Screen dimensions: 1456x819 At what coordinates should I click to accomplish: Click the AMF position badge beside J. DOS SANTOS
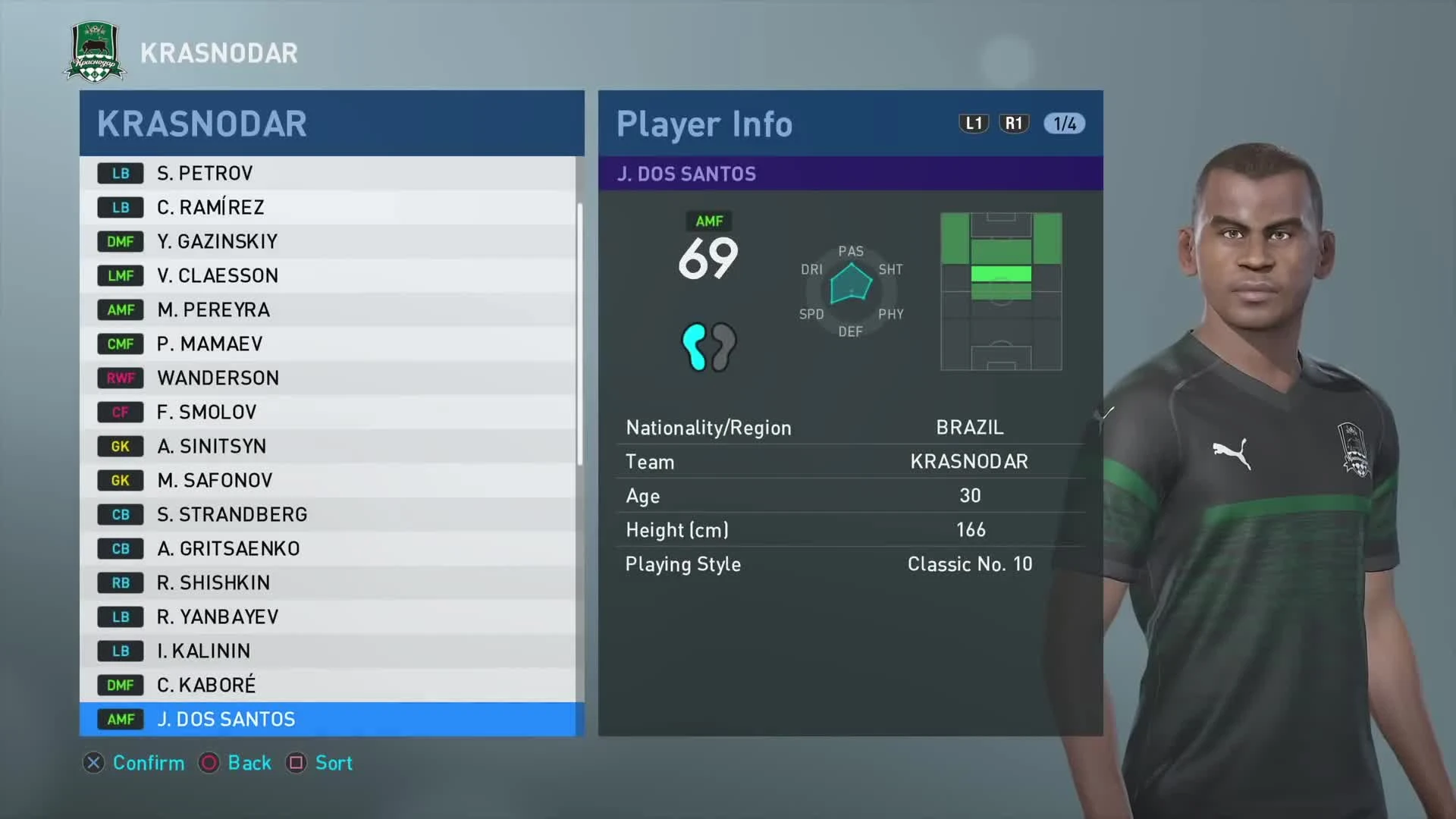(120, 719)
